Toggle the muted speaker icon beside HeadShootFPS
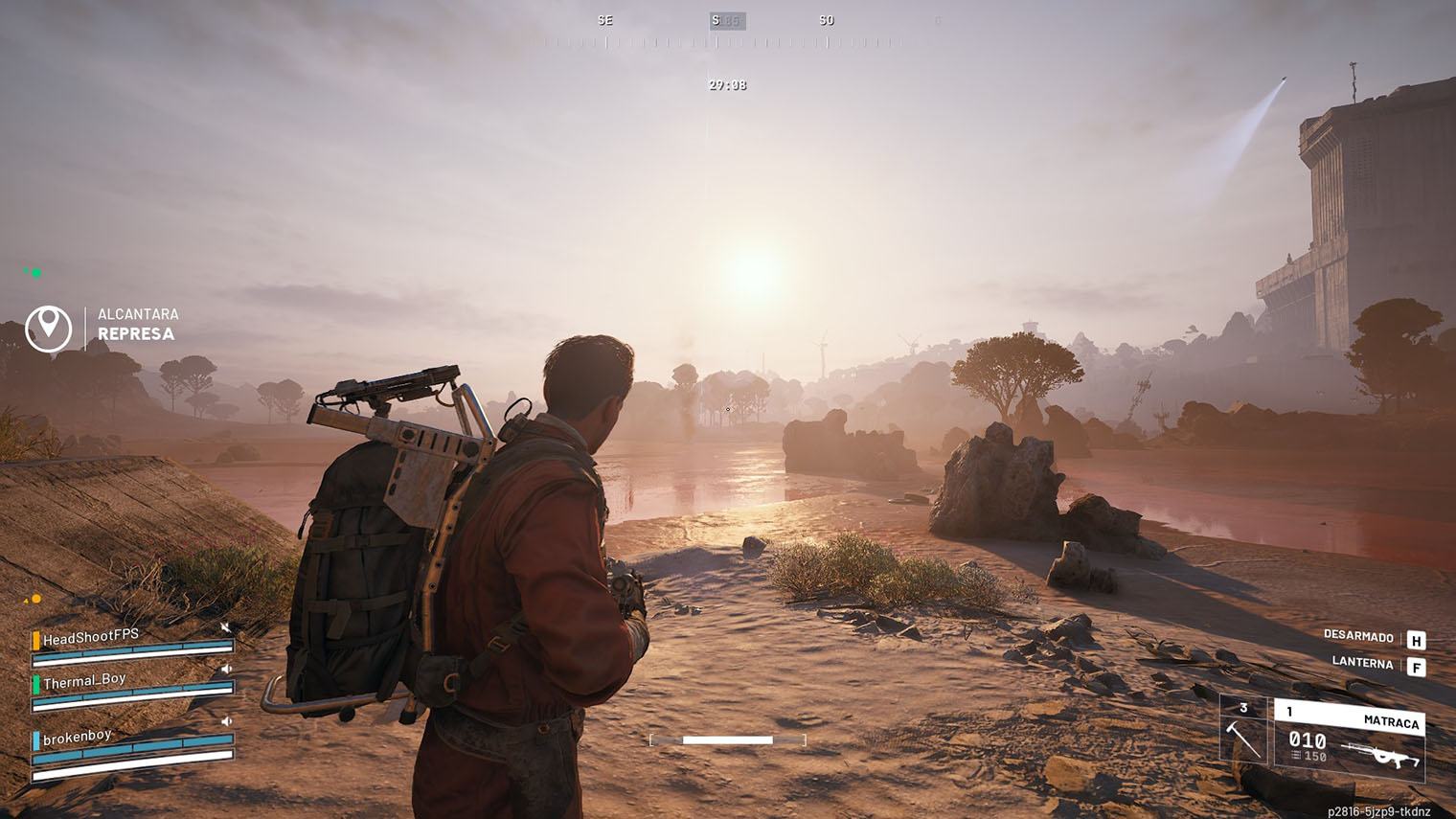Viewport: 1456px width, 819px height. [225, 627]
